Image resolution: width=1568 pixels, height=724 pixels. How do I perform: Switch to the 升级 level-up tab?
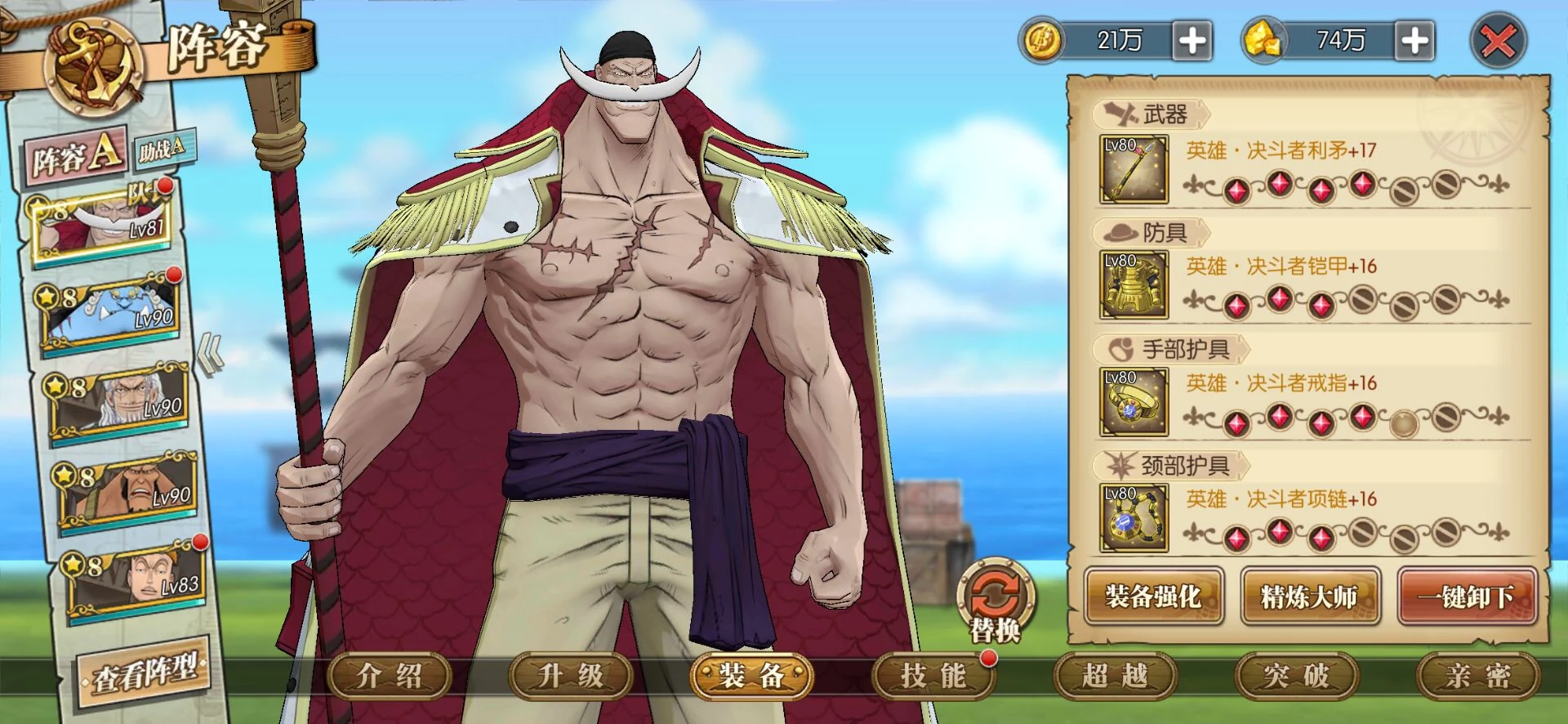pyautogui.click(x=571, y=677)
